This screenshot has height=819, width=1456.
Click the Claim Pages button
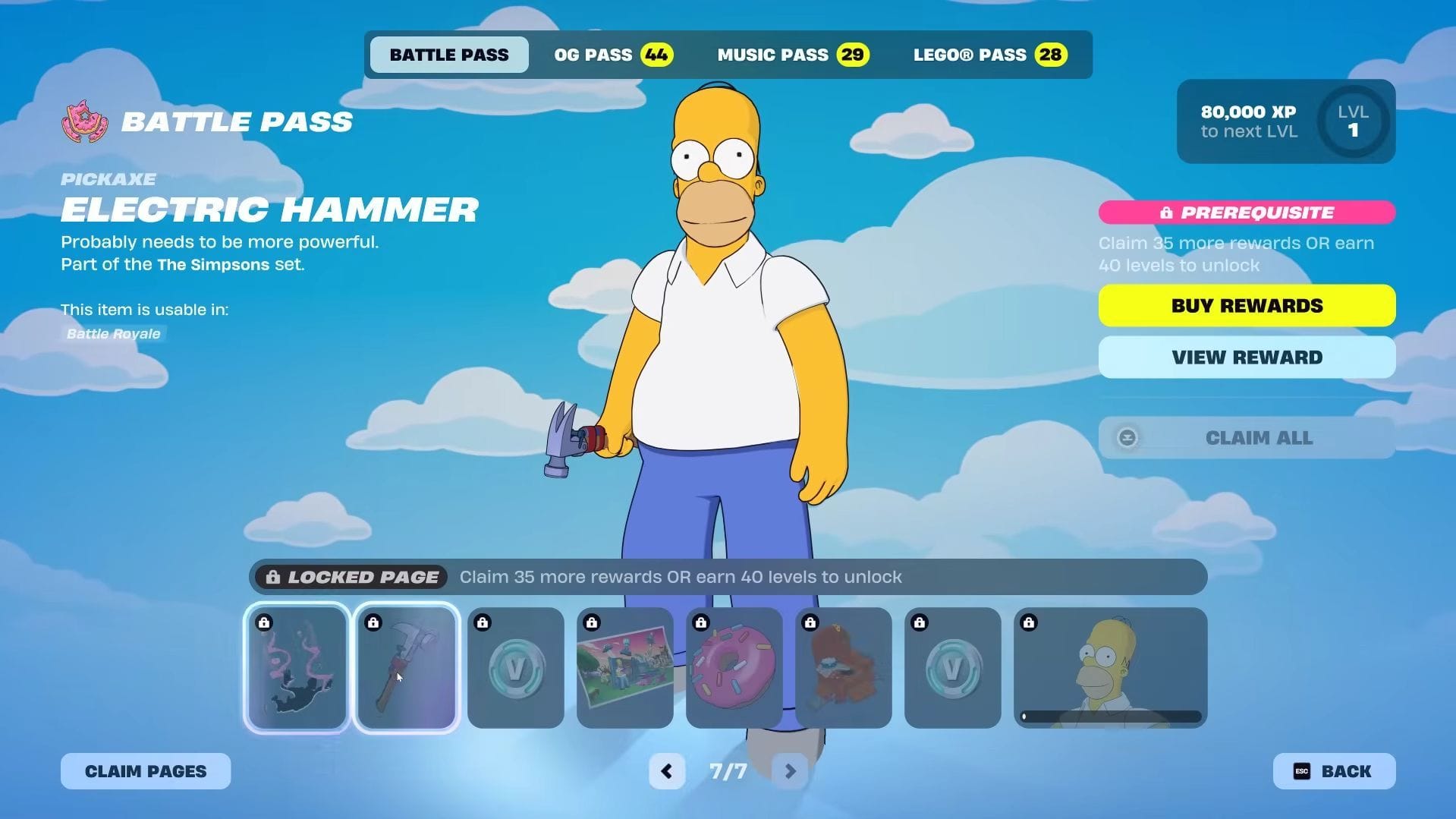[x=144, y=770]
